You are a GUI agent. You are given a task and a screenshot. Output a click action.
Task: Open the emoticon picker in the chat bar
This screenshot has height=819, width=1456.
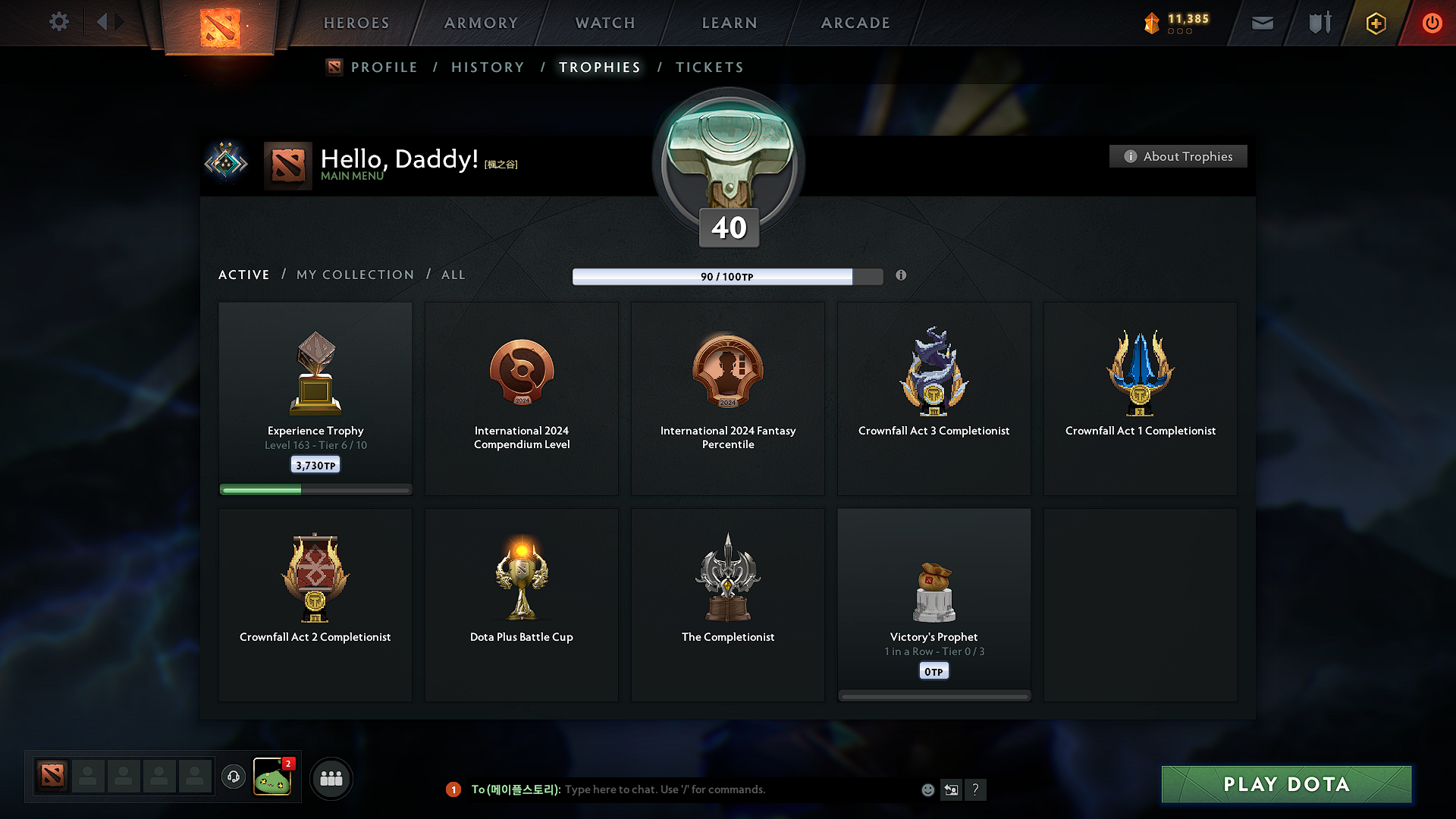coord(927,789)
